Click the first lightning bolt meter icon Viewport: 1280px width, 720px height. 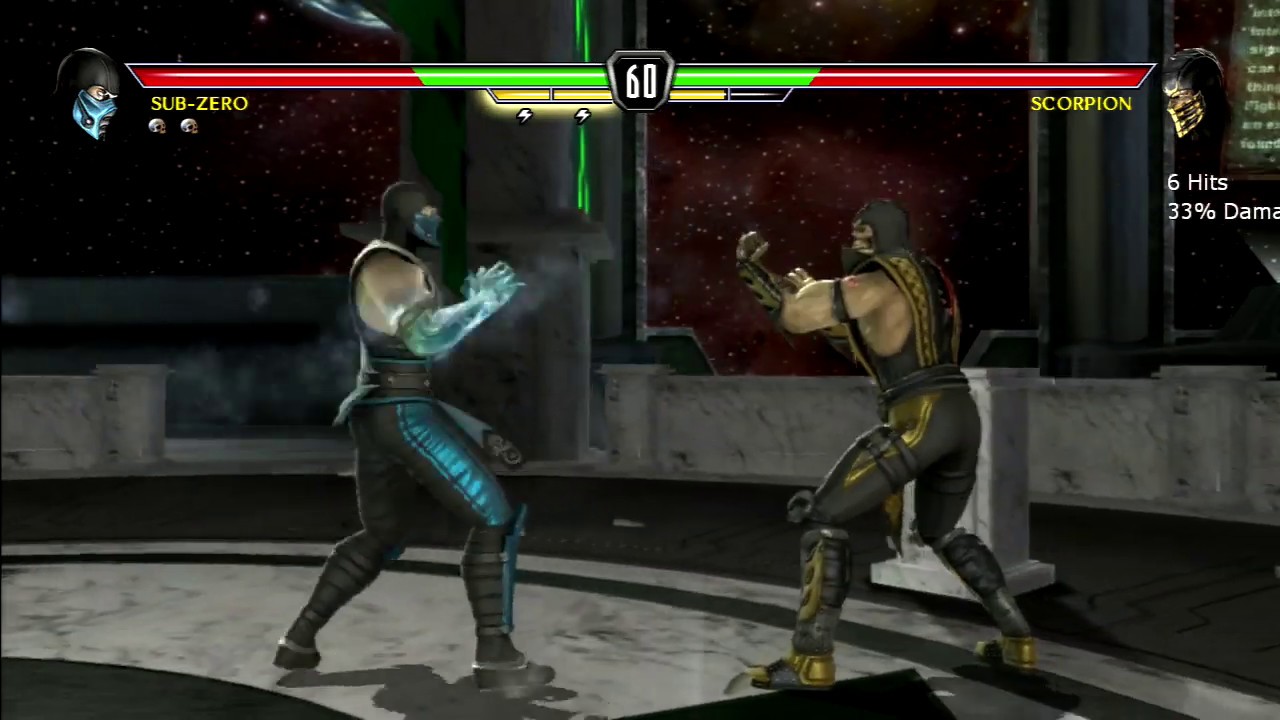coord(524,114)
